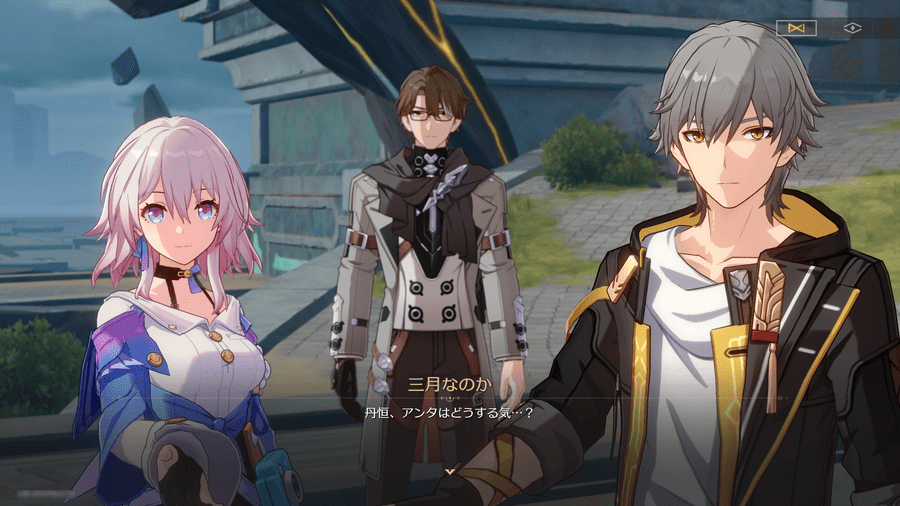The image size is (900, 506).
Task: Click the continue arrow below the dialogue
Action: click(x=450, y=469)
